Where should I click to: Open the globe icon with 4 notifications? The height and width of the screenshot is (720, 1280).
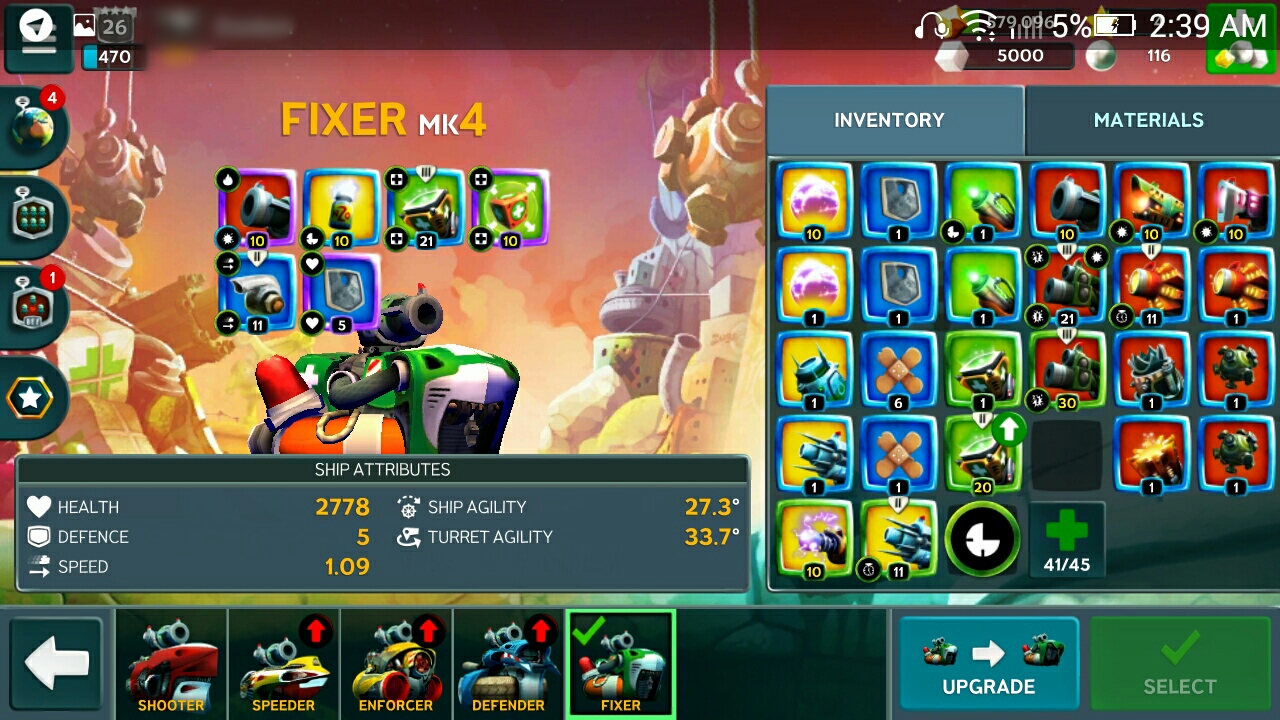point(35,127)
